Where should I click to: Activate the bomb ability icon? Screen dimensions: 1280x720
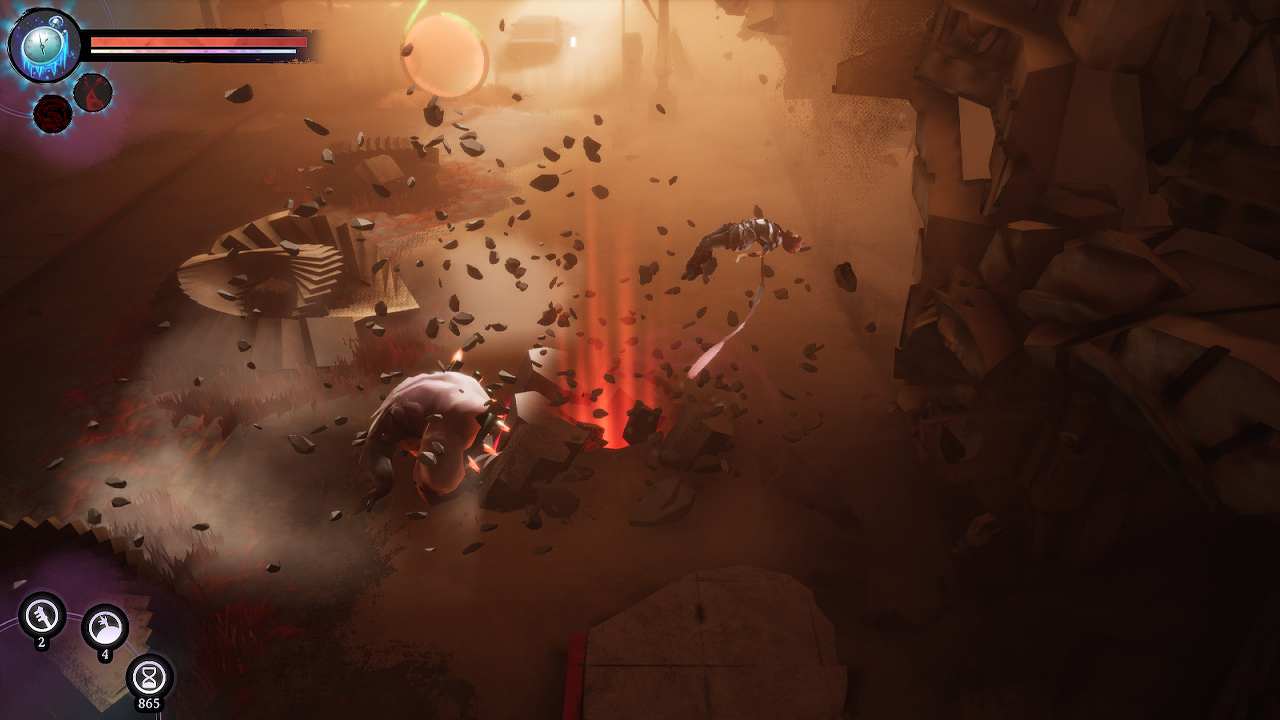point(105,627)
